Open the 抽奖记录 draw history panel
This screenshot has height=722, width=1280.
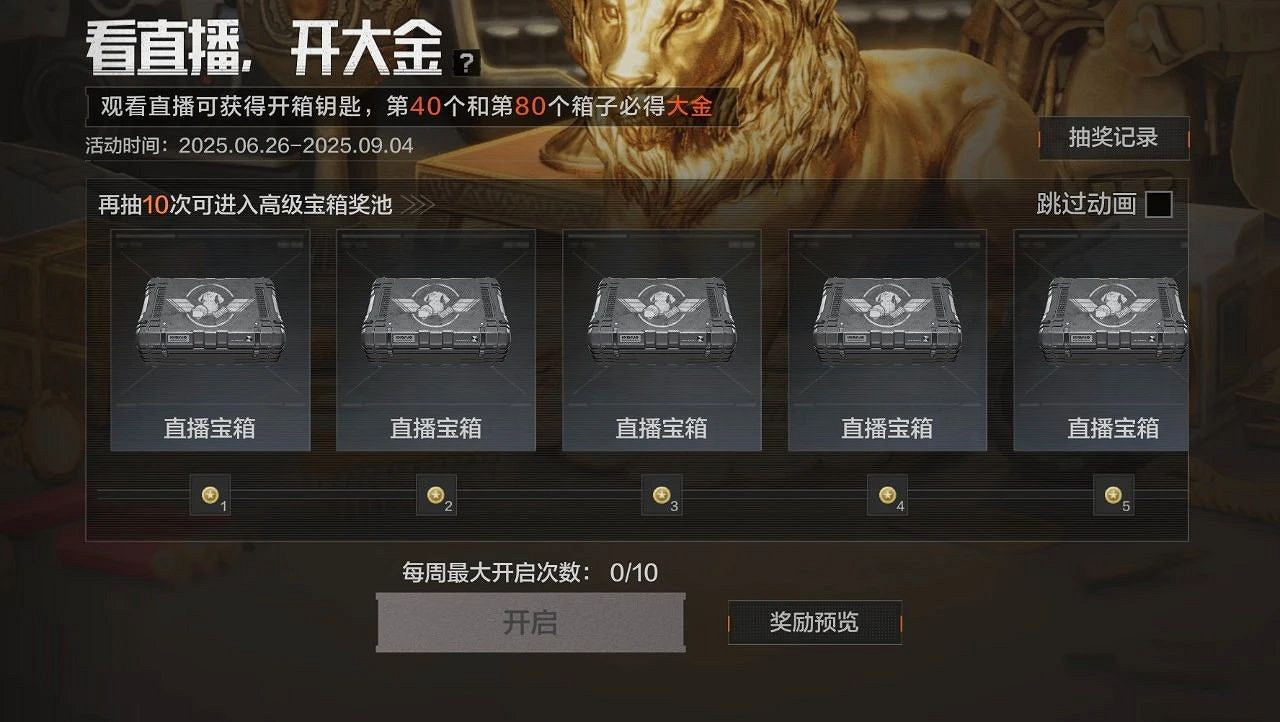[x=1114, y=141]
